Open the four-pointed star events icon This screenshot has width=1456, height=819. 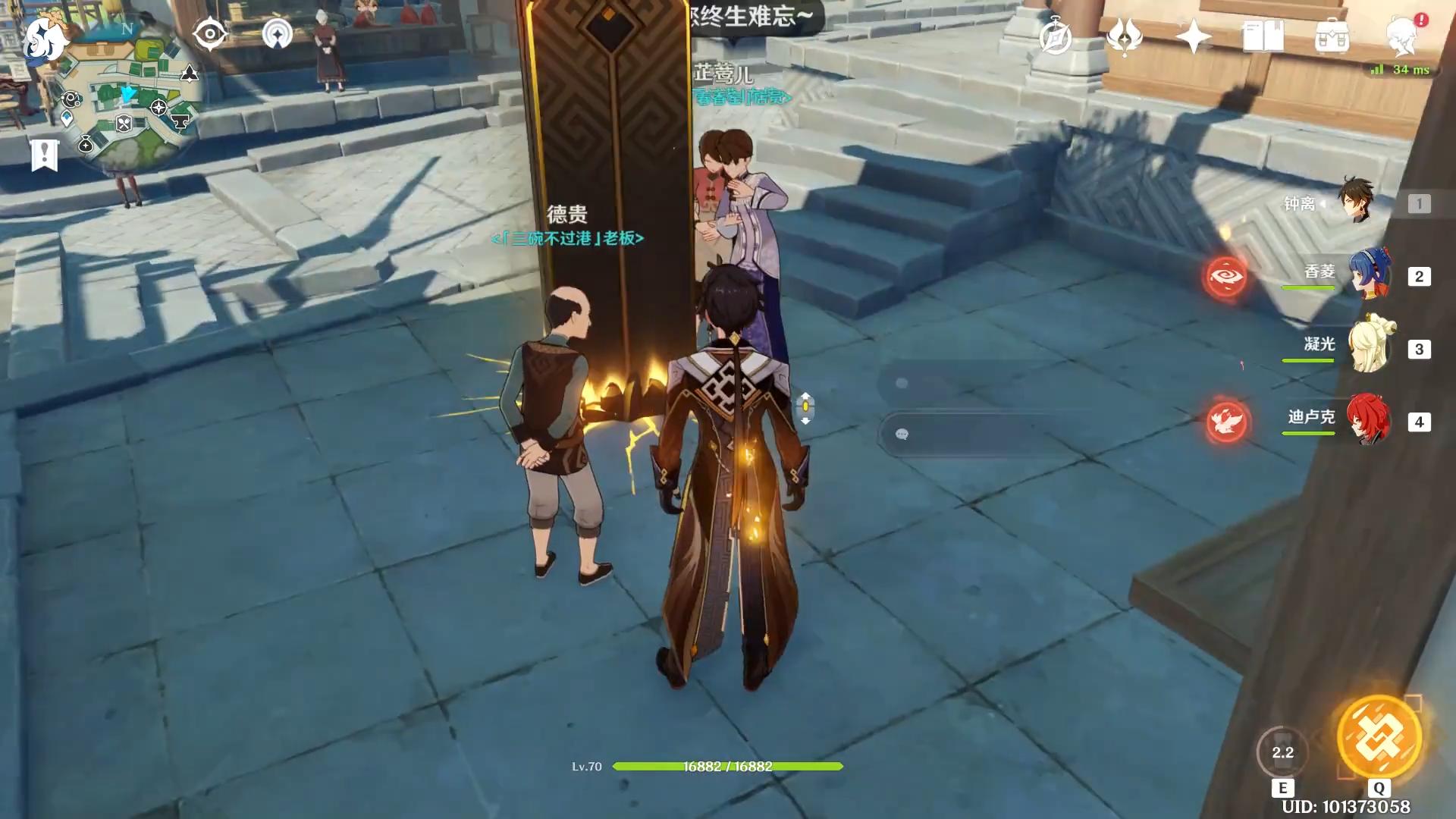pos(1193,36)
